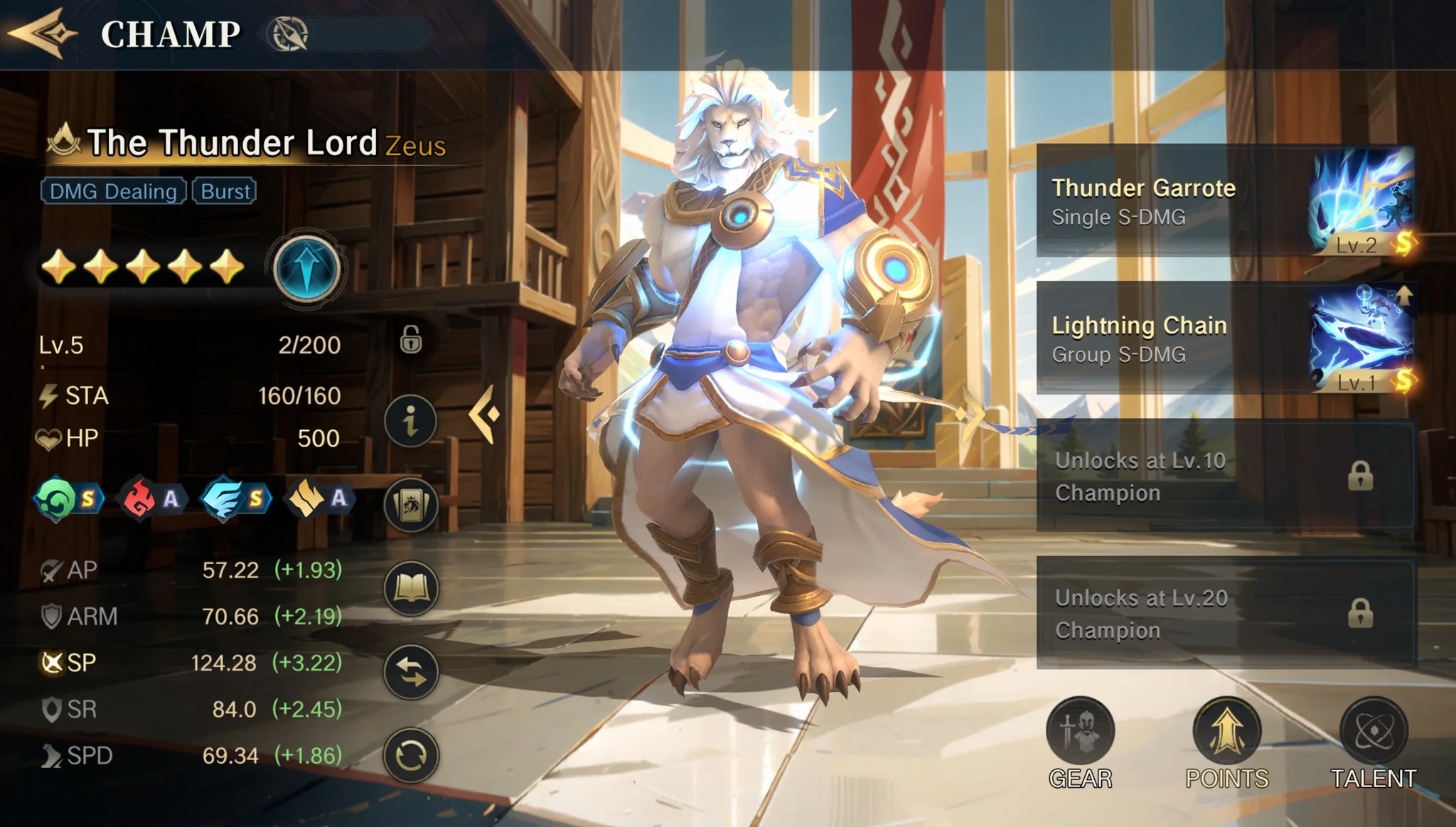Open the champion cards button
This screenshot has width=1456, height=827.
[x=411, y=505]
